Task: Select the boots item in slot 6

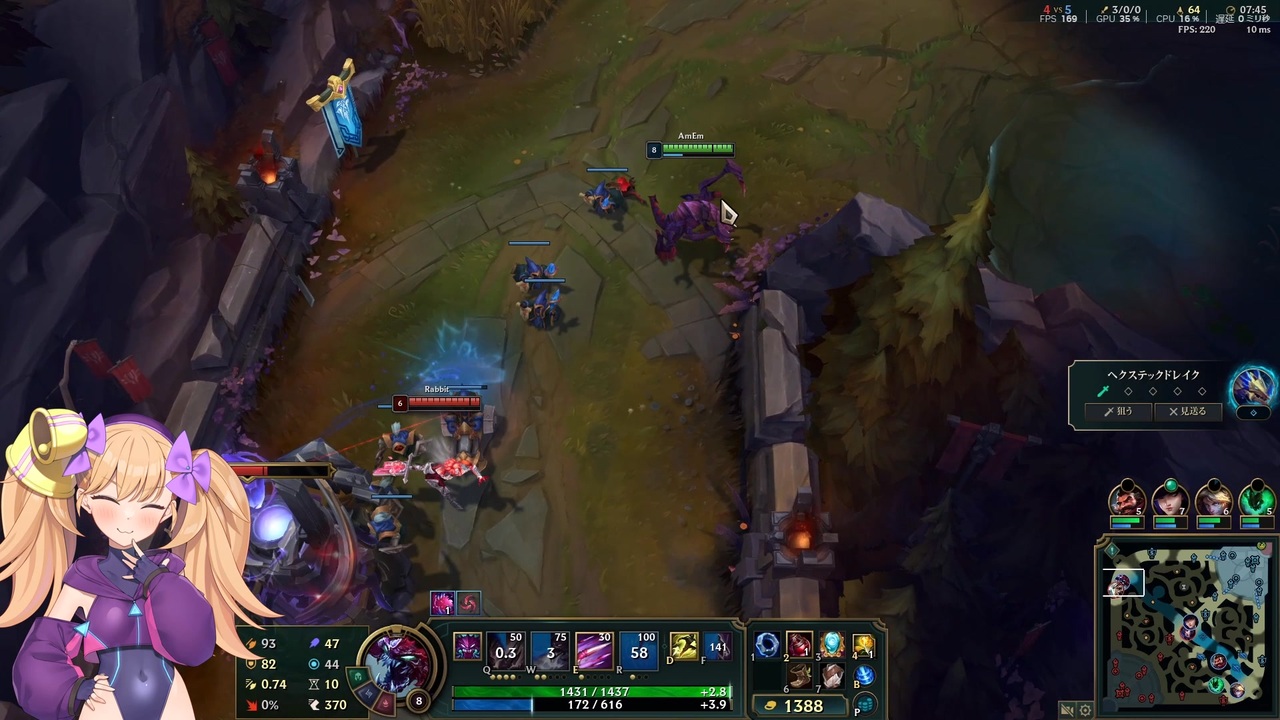Action: [799, 678]
